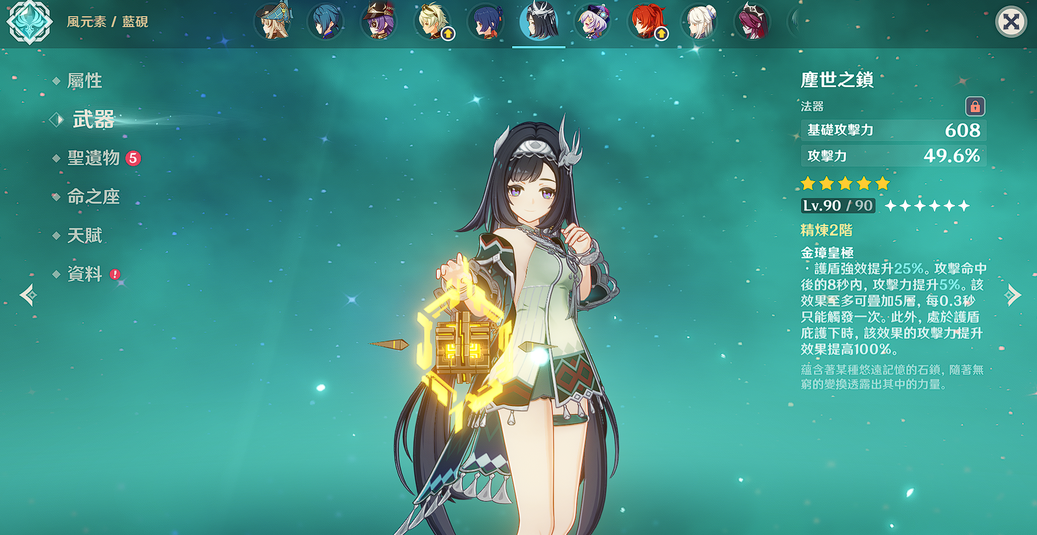Select the purple-haired character with brown hat

tap(379, 22)
